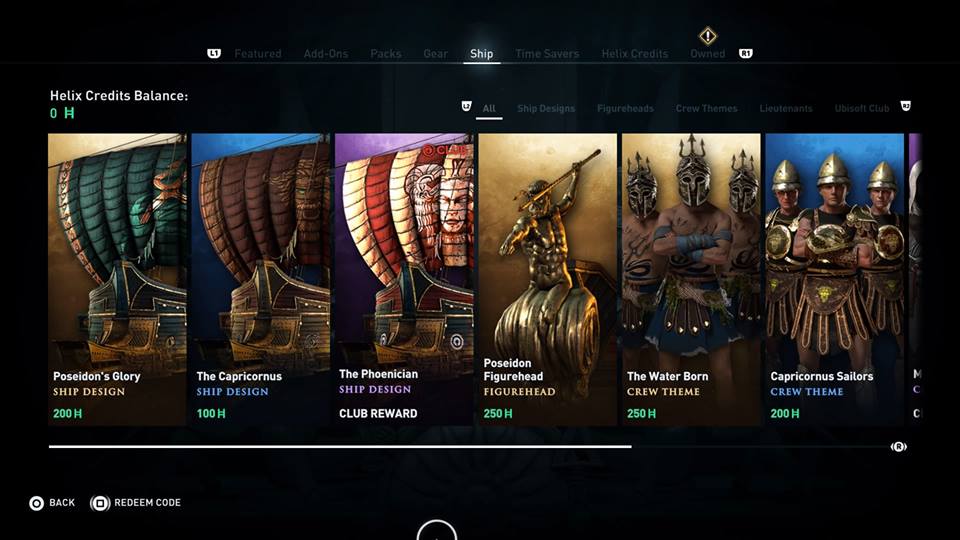The image size is (960, 540).
Task: Filter by Crew Themes
Action: pyautogui.click(x=706, y=108)
